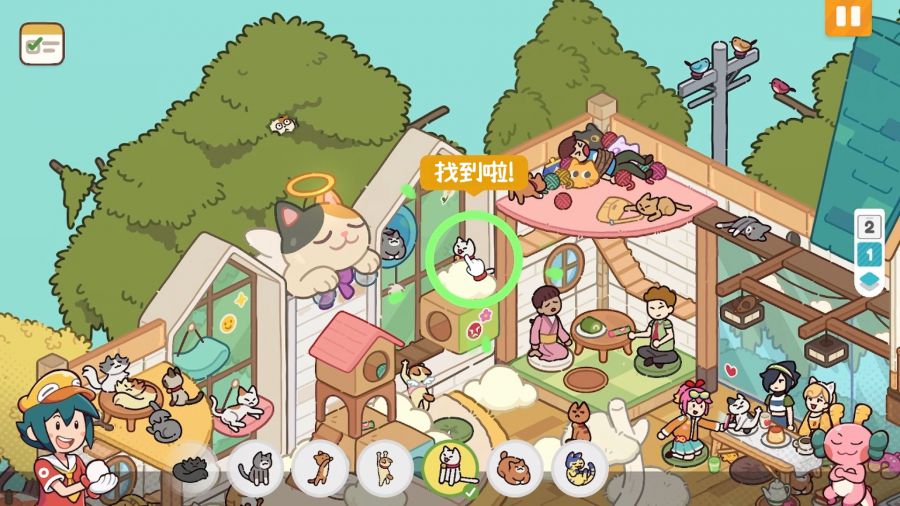Pause the game with the orange button
The width and height of the screenshot is (900, 506).
(x=848, y=16)
